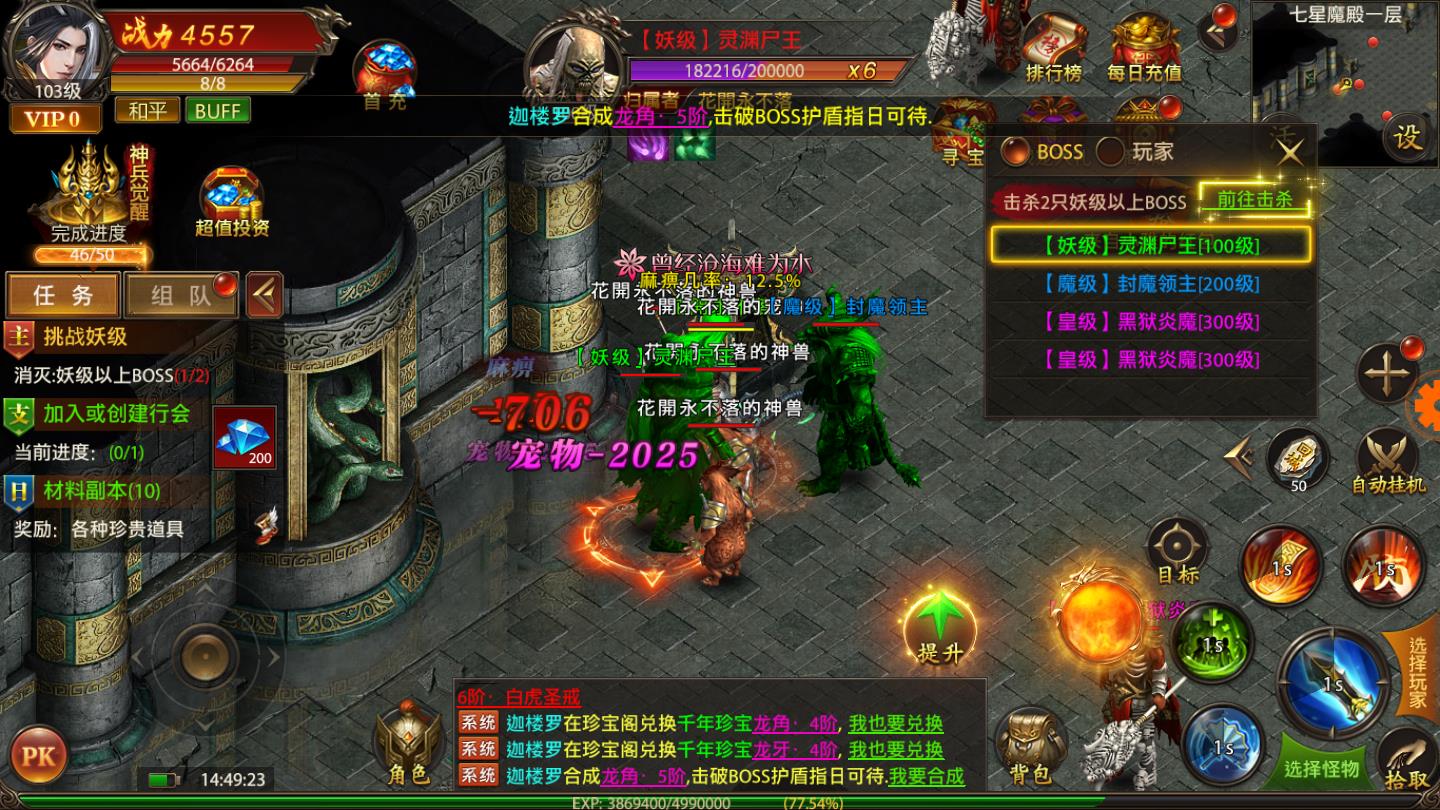Viewport: 1440px width, 810px height.
Task: Tap the 提升 upgrade arrow
Action: pos(939,627)
